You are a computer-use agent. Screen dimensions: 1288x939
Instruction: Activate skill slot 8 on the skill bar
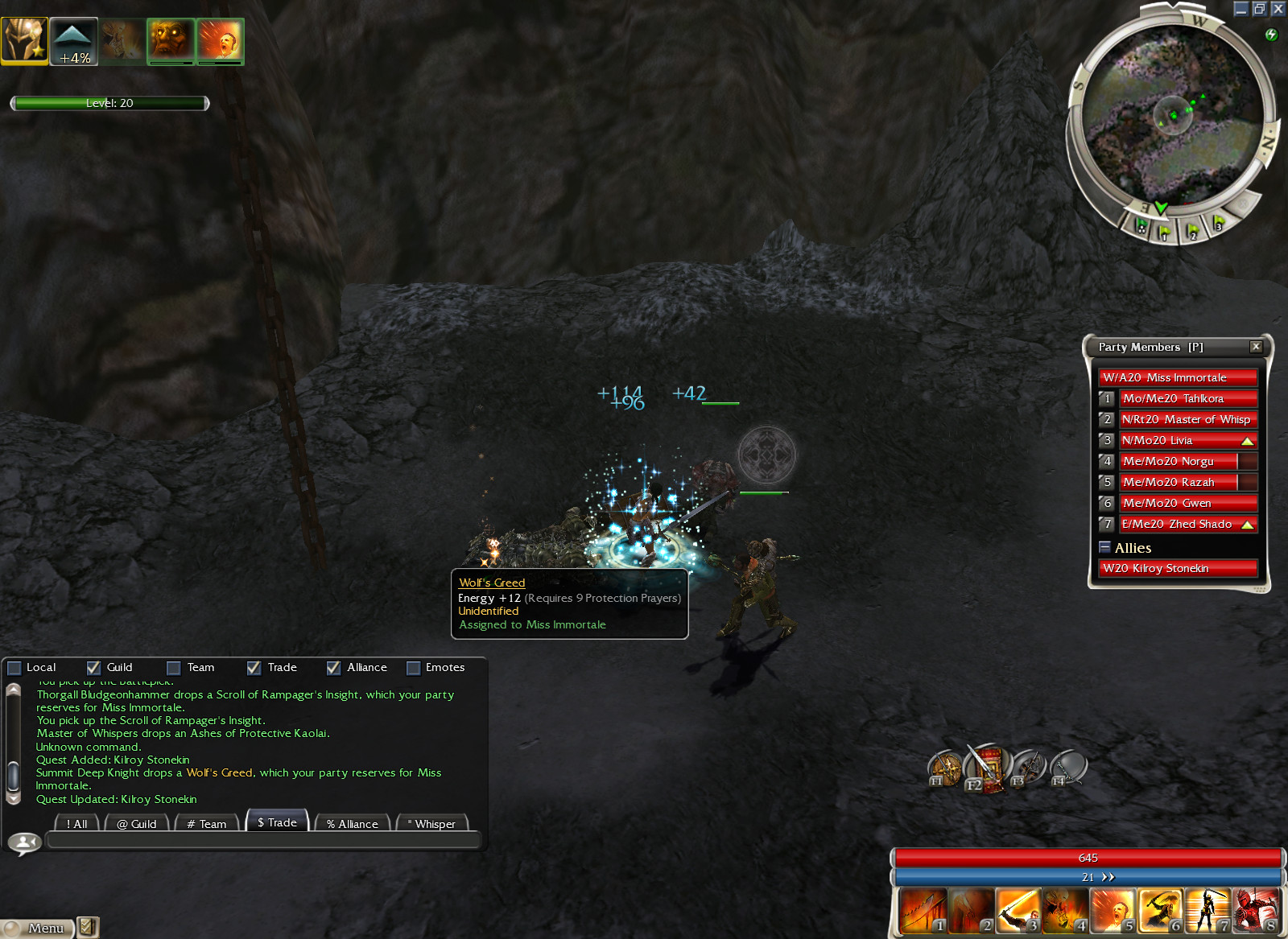point(1257,911)
